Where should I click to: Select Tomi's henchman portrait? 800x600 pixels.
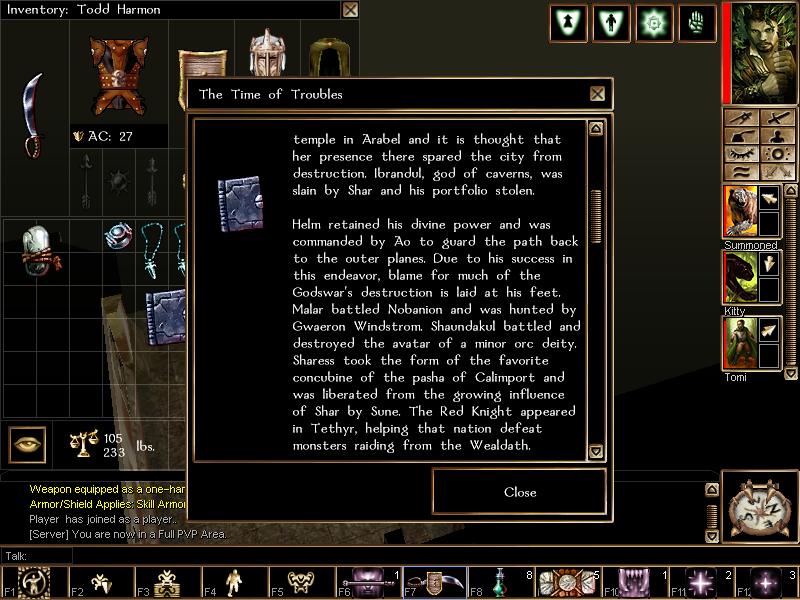pyautogui.click(x=739, y=343)
